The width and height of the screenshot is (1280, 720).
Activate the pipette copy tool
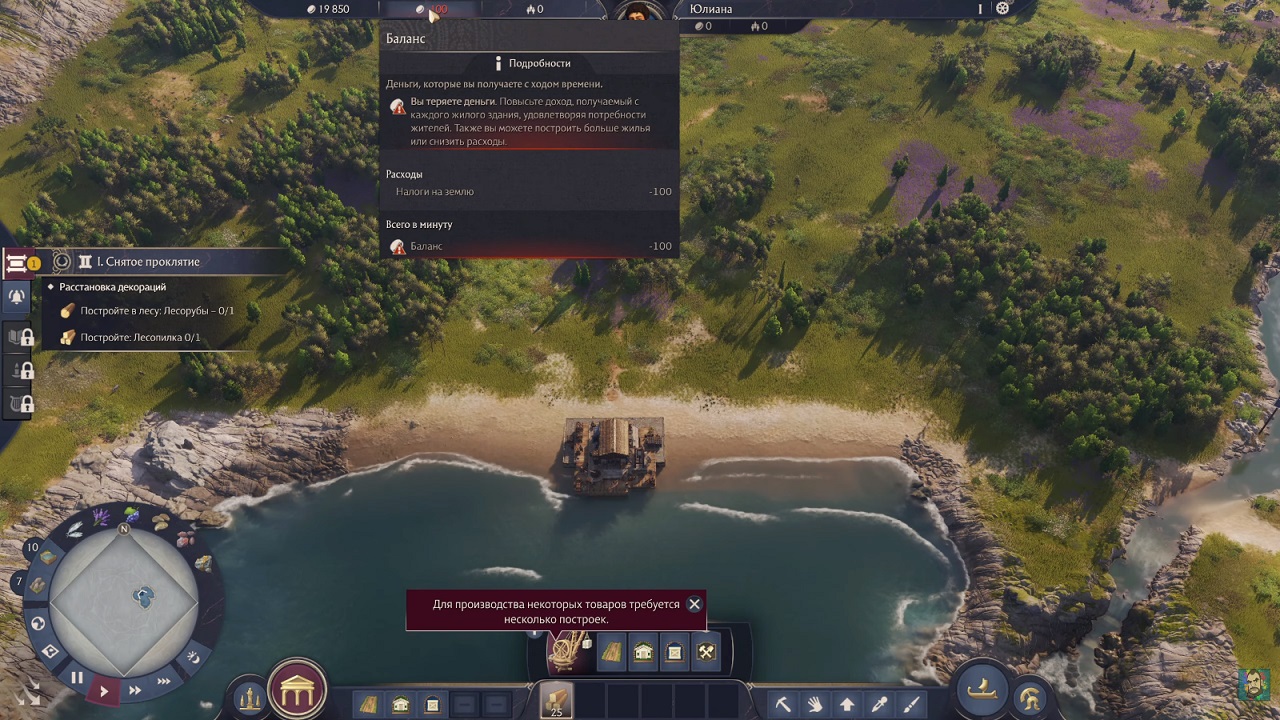click(x=879, y=704)
